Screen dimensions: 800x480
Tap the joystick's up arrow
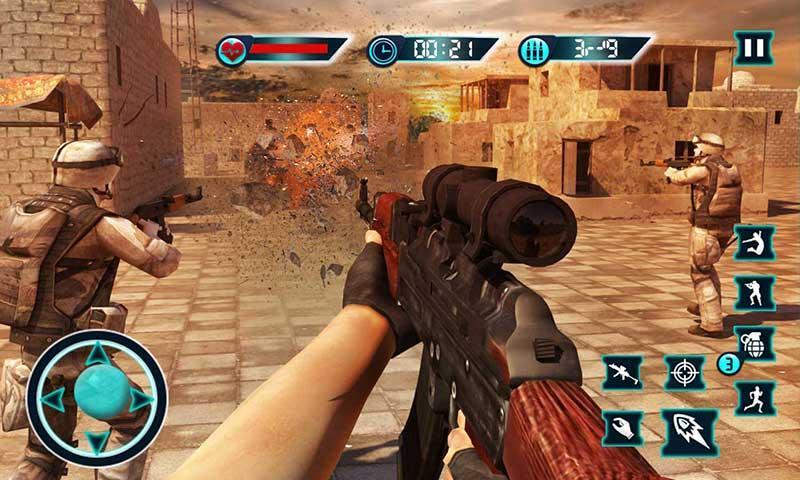pyautogui.click(x=97, y=354)
